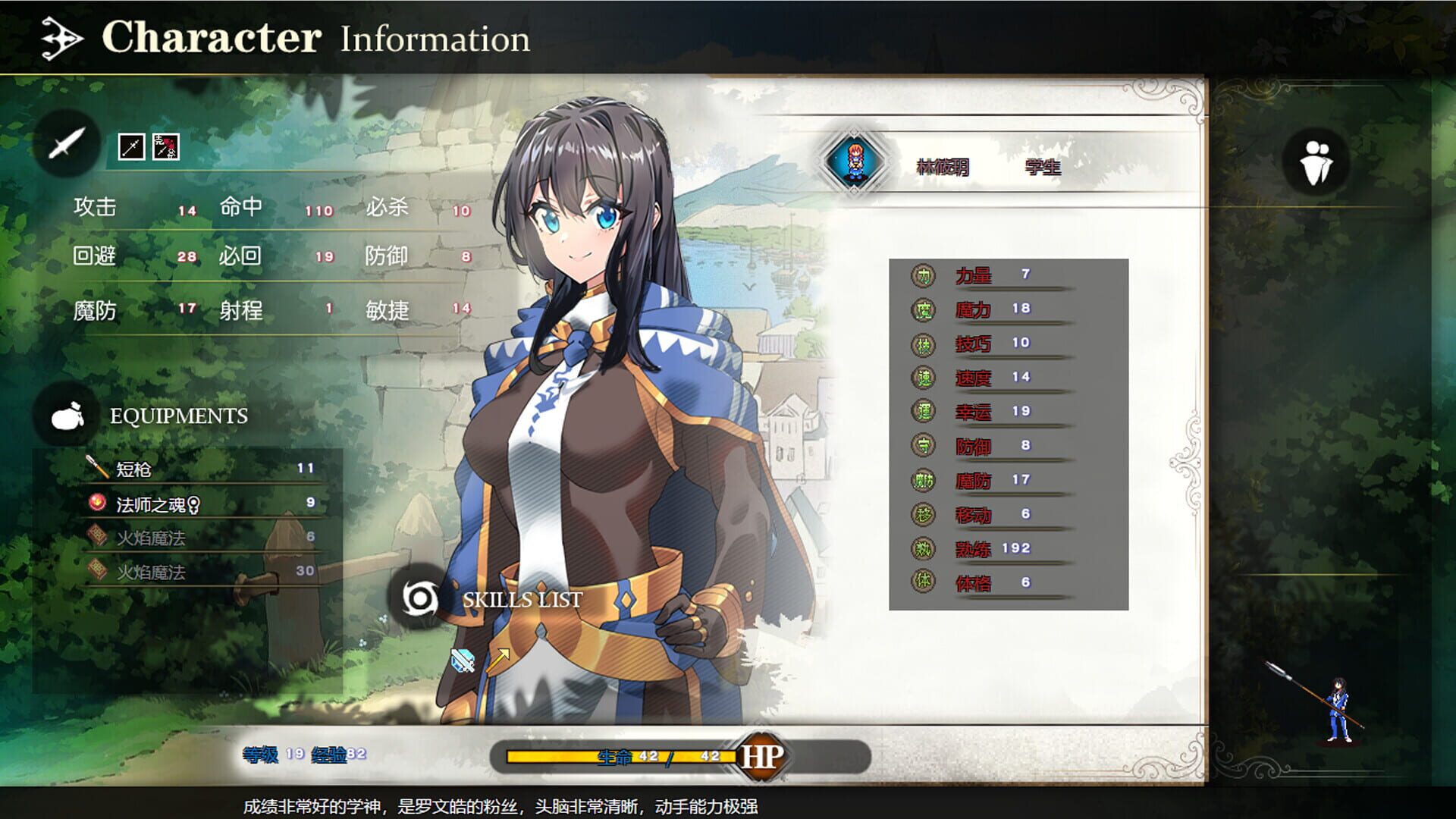Screen dimensions: 1456x819
Task: Click the EQUIPMENTS heading
Action: pos(179,417)
